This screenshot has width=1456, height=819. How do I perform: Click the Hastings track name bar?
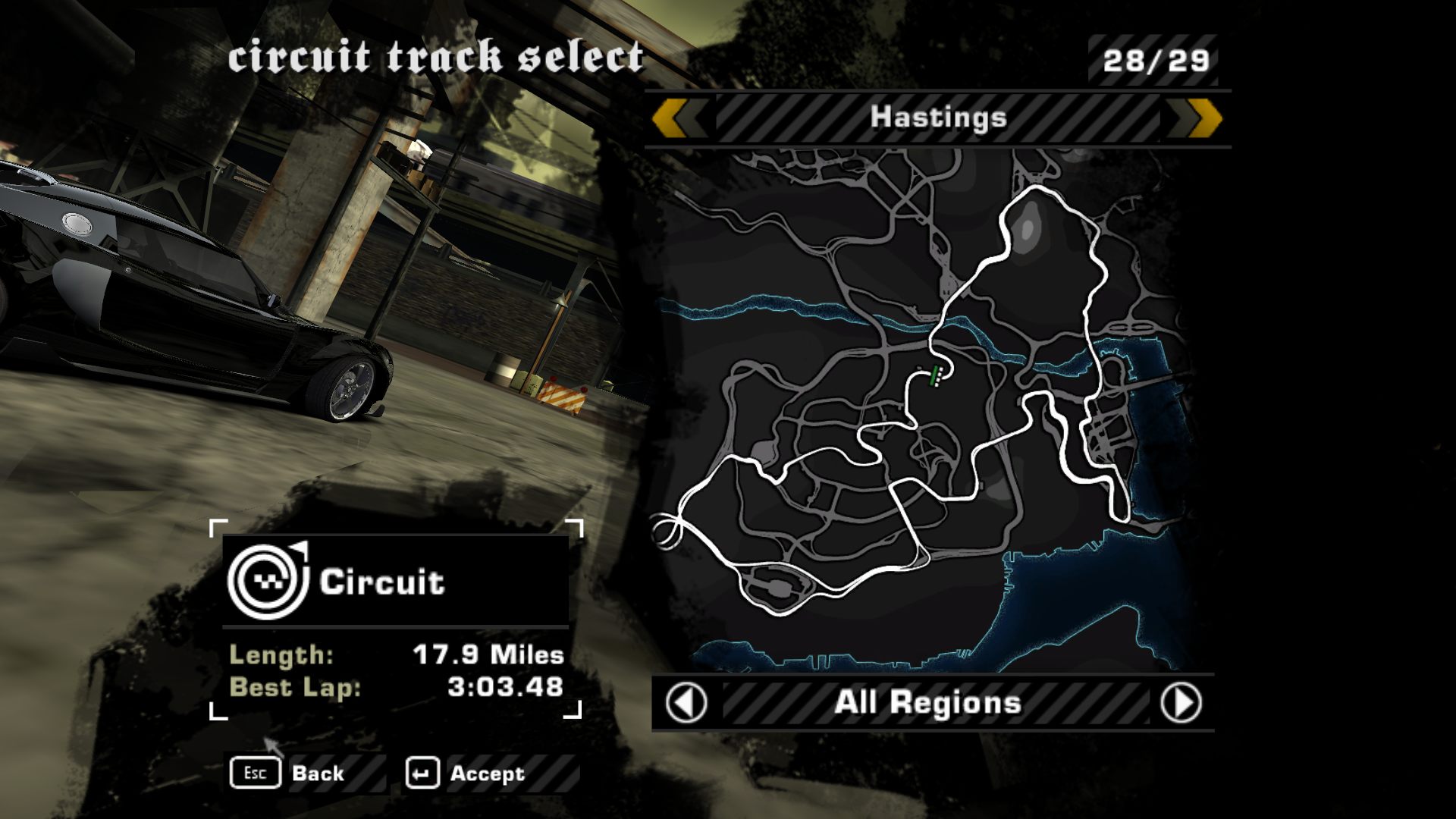(x=938, y=118)
